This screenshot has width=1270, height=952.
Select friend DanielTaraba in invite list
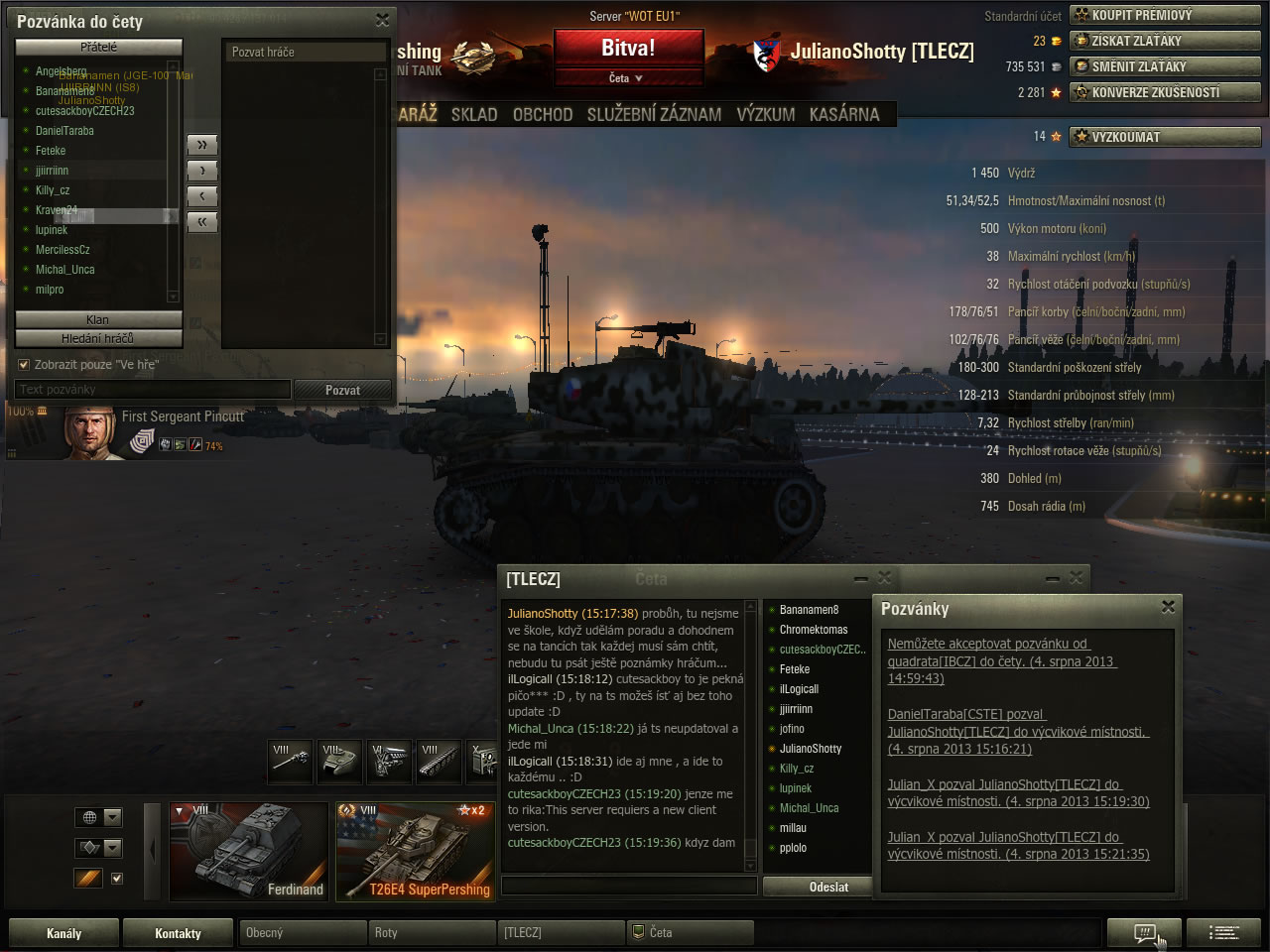click(64, 131)
